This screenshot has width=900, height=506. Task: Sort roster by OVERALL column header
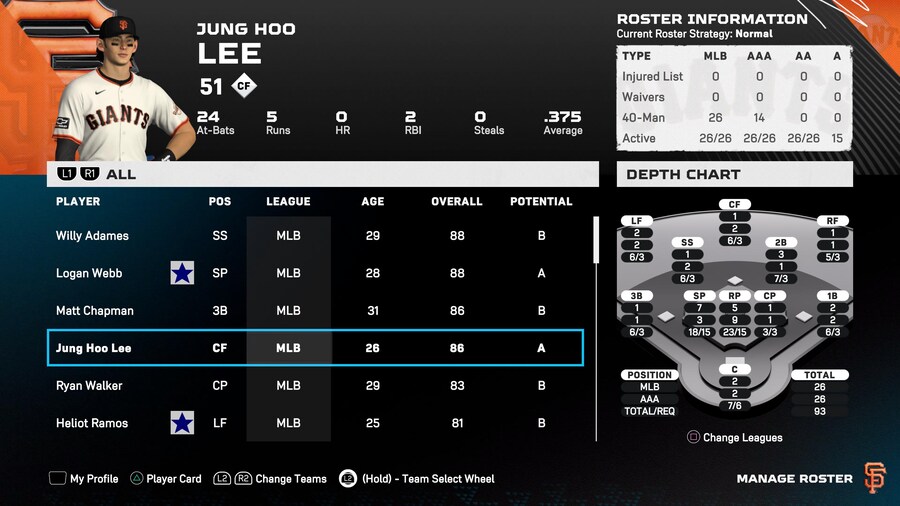tap(457, 201)
